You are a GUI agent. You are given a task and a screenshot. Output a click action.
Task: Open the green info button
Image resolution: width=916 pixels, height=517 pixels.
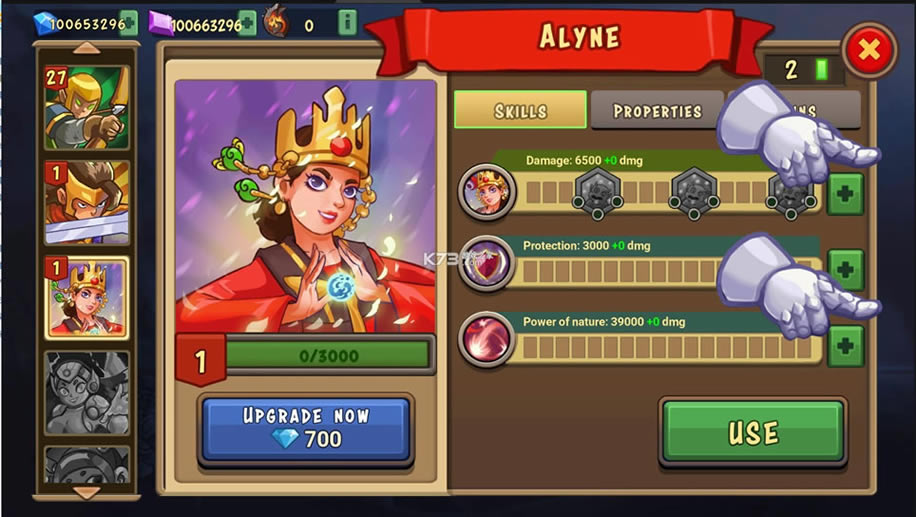tap(347, 22)
